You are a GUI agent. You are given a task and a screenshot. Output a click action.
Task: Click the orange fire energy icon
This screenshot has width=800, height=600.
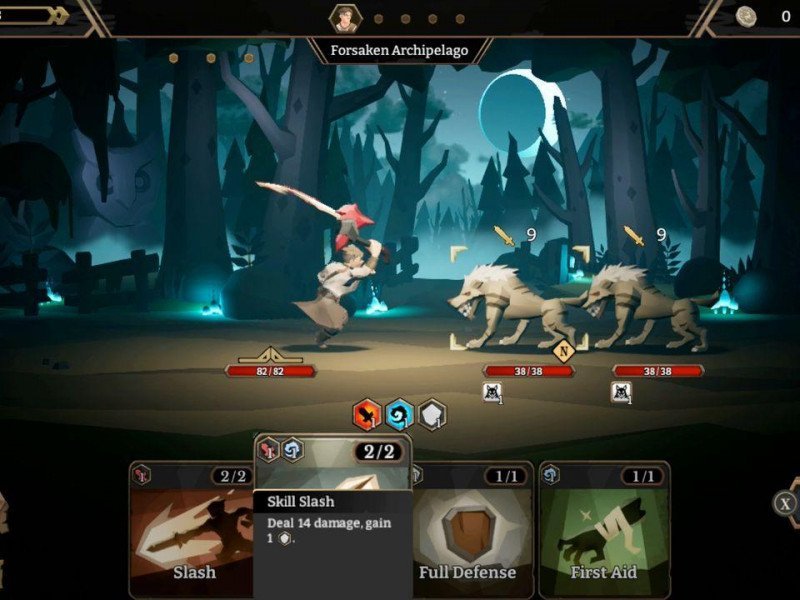point(368,413)
